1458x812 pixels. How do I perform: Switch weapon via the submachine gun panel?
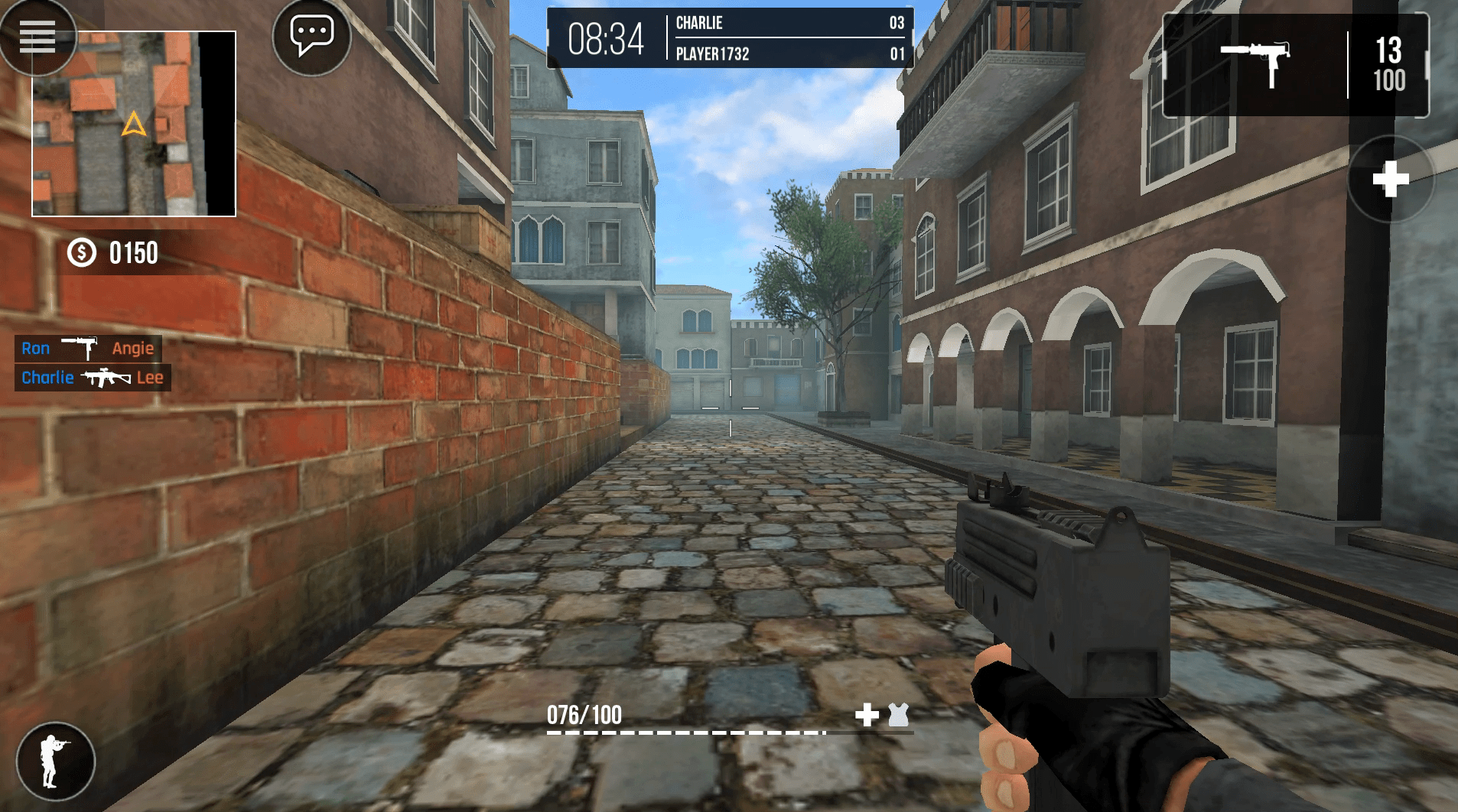pyautogui.click(x=1255, y=66)
